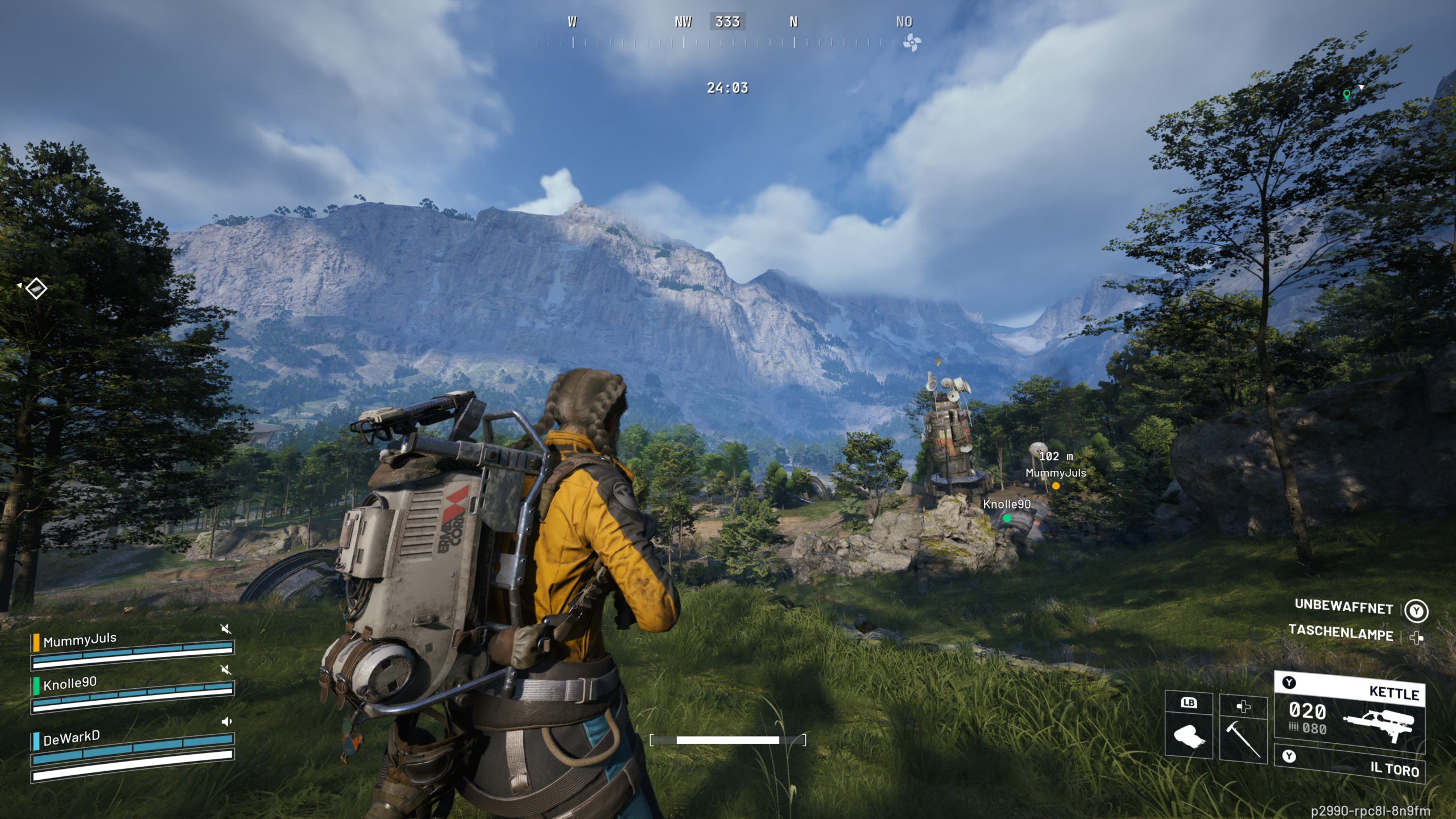Unmute the speaker icon next to Knolle90
1456x819 pixels.
pyautogui.click(x=226, y=669)
